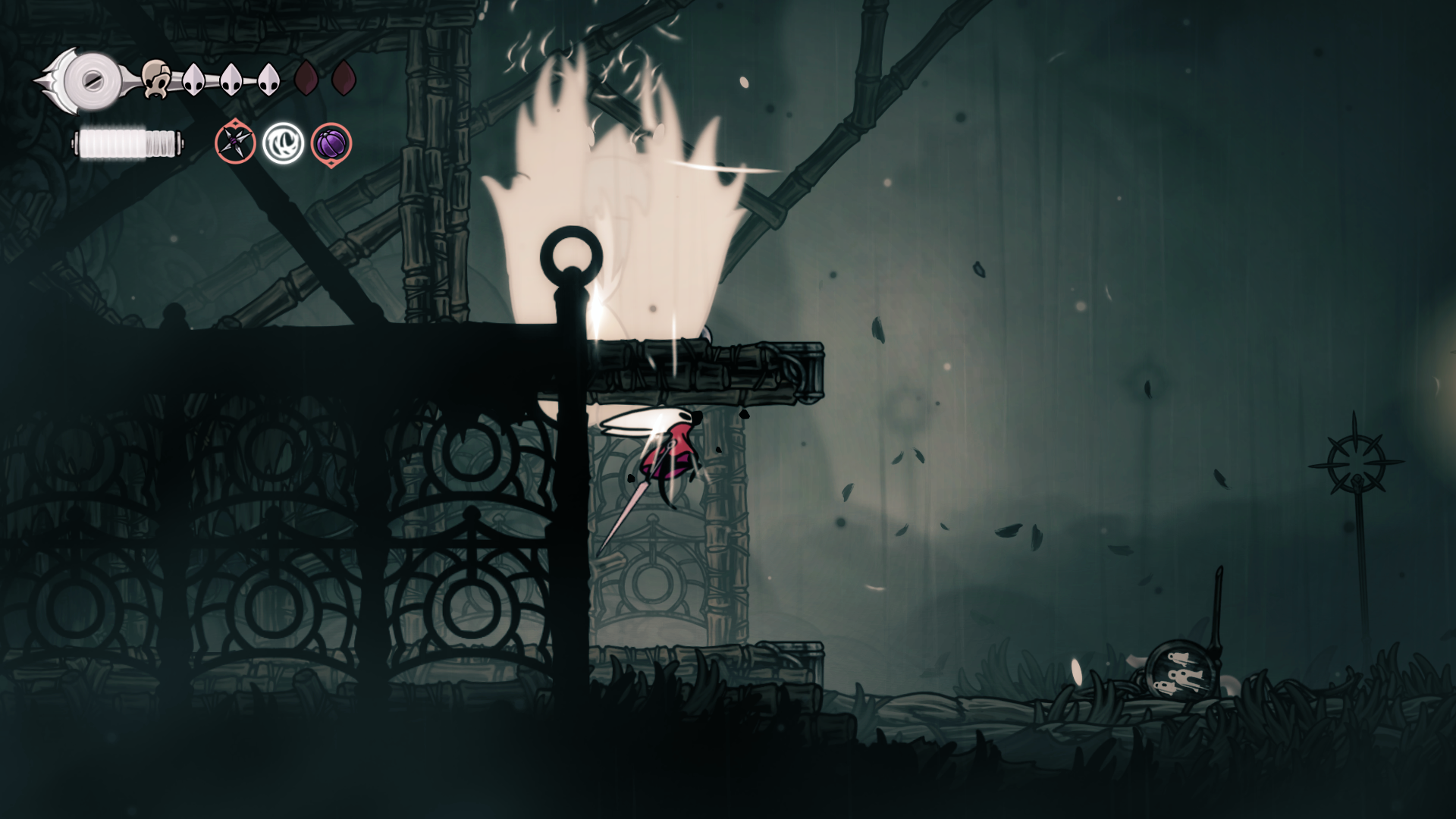Screen dimensions: 1456x819
Task: Select the four-pointed throwing star tool
Action: [235, 143]
